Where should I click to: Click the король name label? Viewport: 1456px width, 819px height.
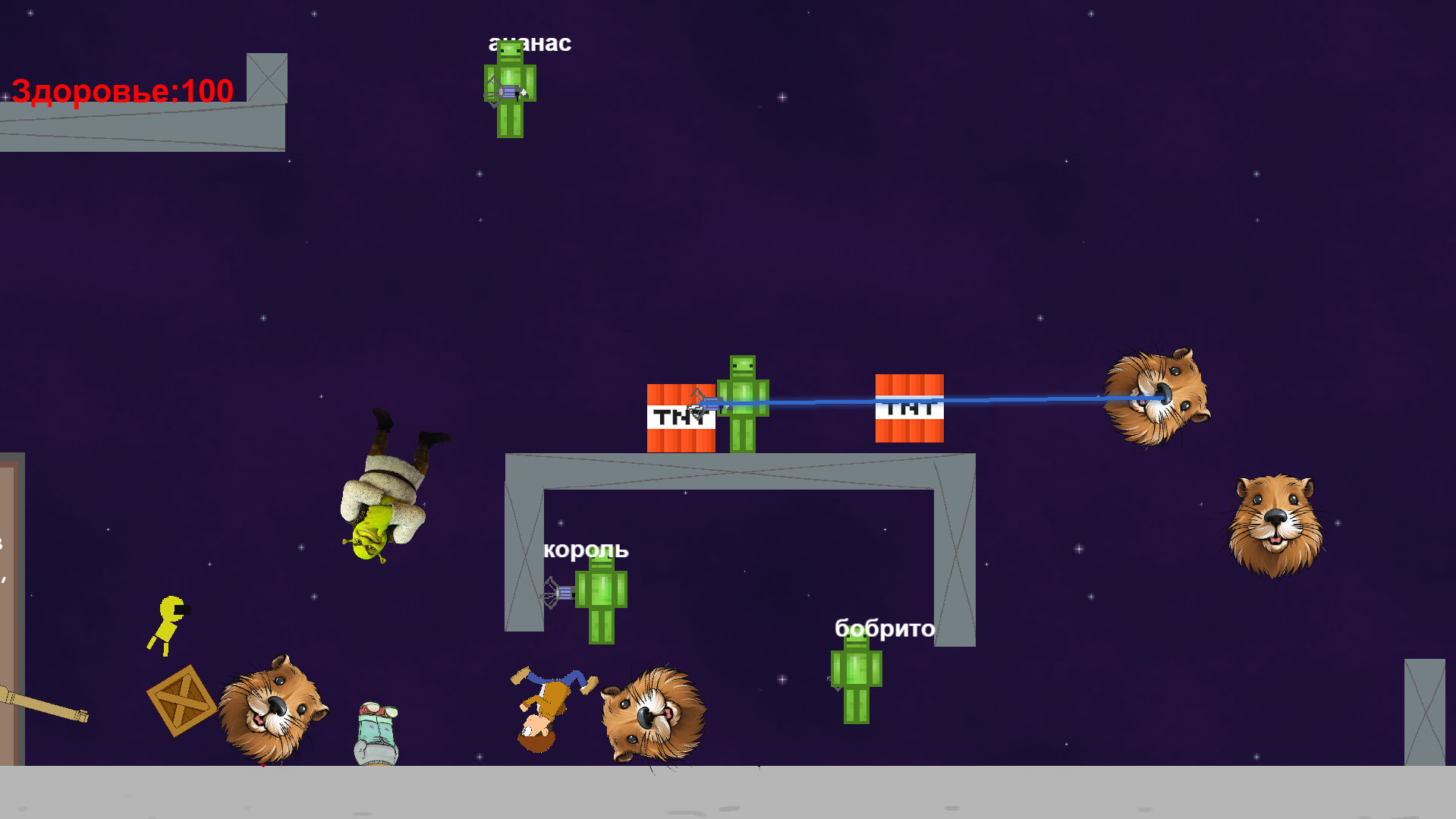click(586, 550)
